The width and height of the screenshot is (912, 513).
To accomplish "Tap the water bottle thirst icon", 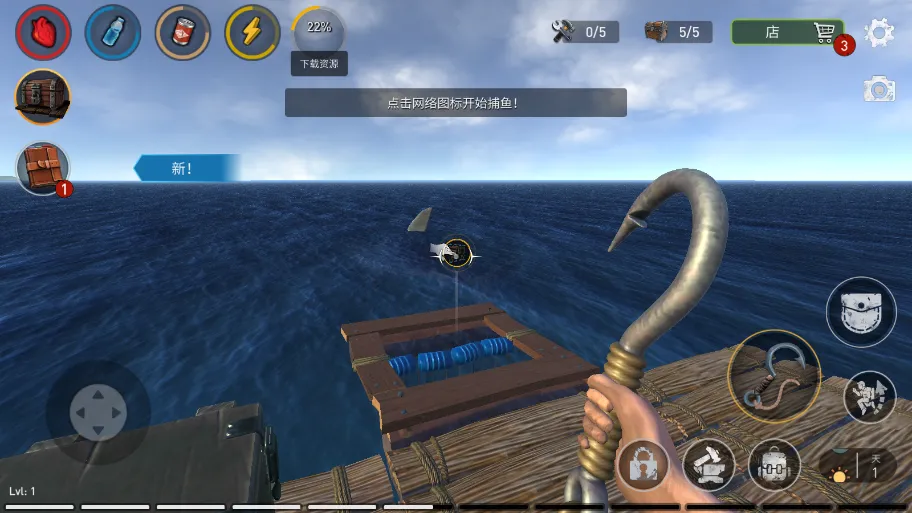I will tap(113, 33).
